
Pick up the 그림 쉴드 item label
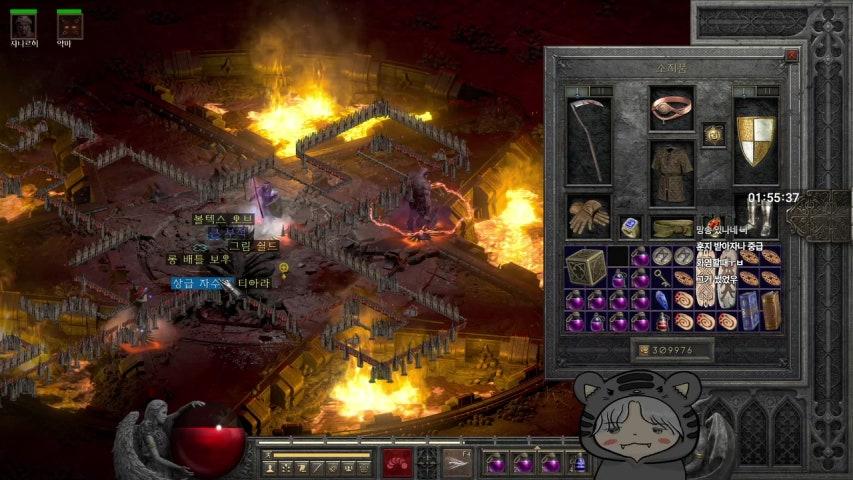[x=253, y=245]
